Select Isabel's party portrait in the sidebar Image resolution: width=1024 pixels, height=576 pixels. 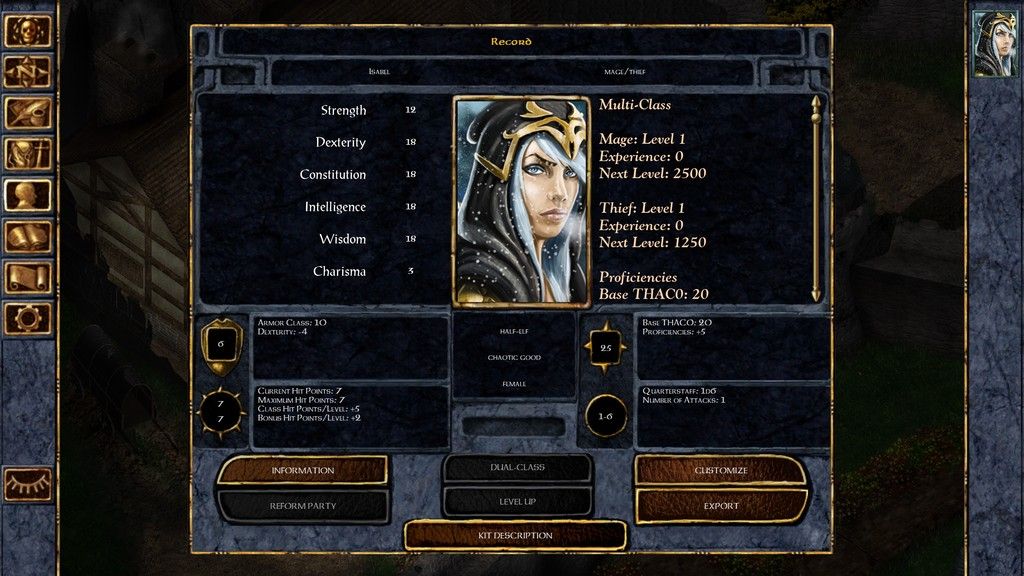click(994, 43)
